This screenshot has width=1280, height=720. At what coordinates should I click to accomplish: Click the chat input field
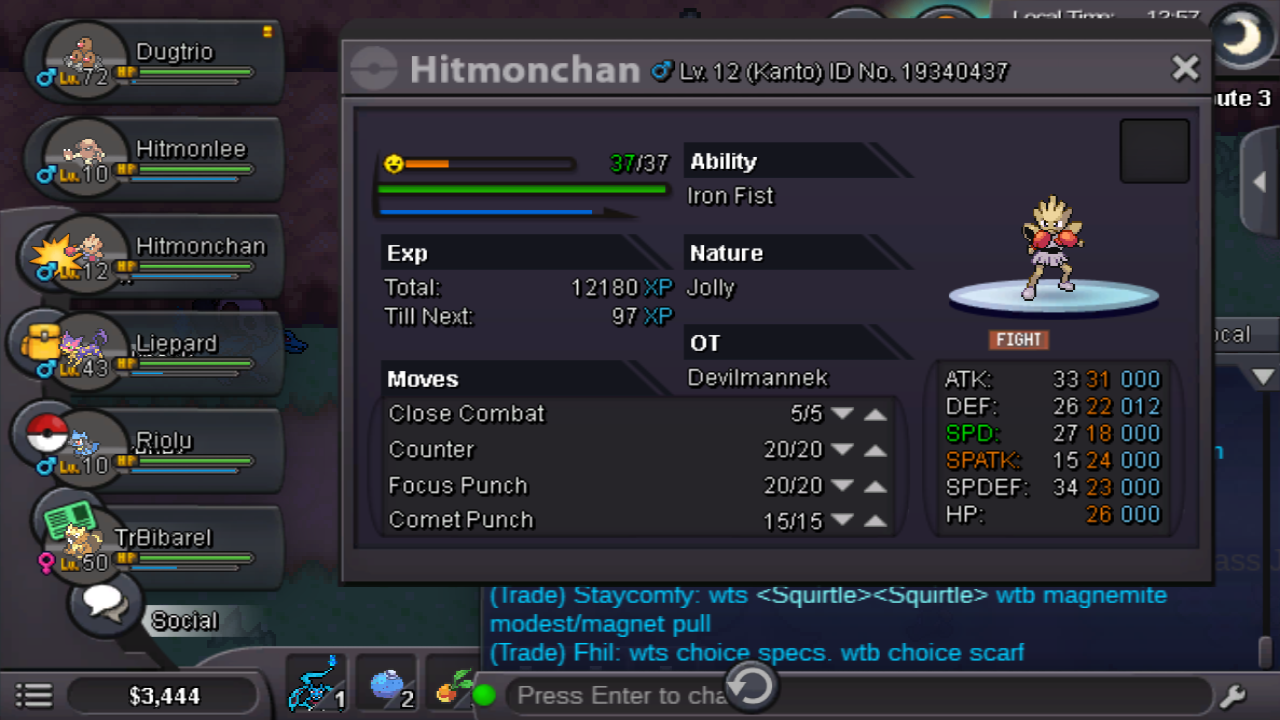tap(620, 695)
